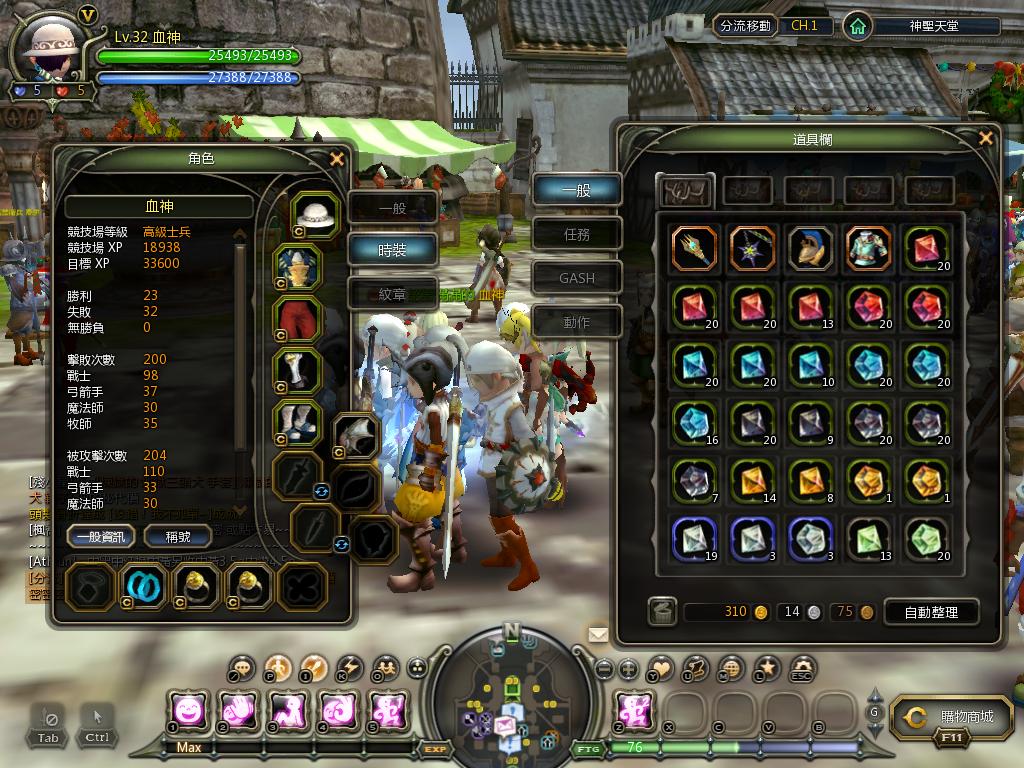
Task: Close the 角色 character window
Action: pos(337,158)
